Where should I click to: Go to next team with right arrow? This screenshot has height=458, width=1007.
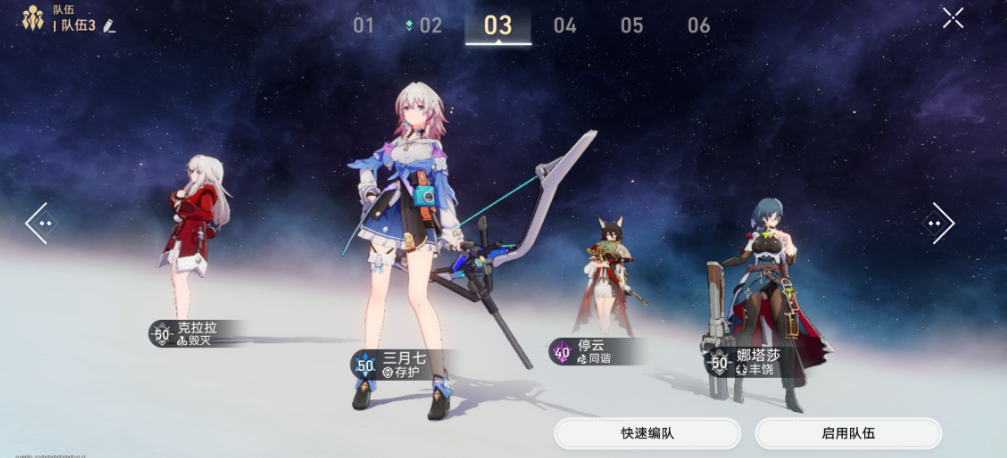point(938,223)
